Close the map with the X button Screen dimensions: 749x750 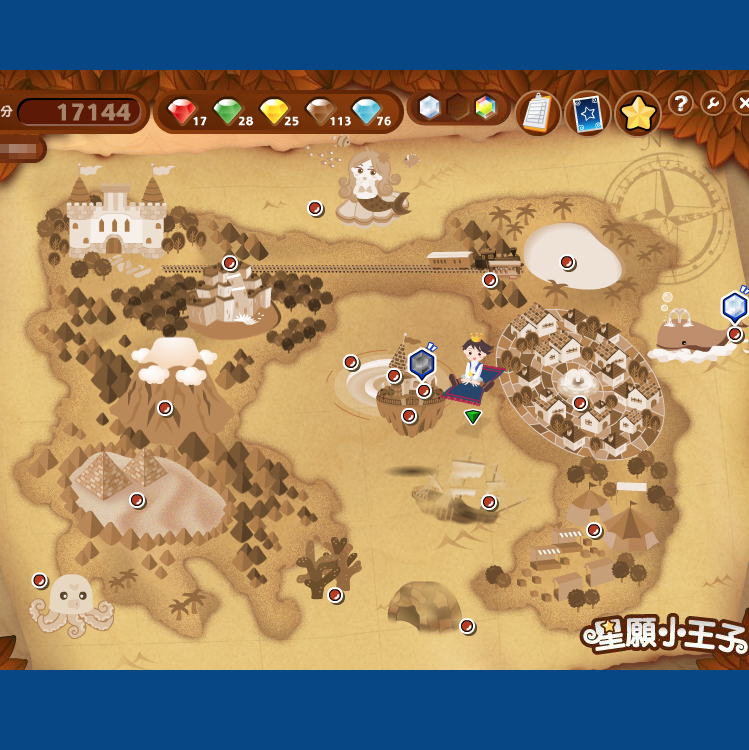pos(742,103)
